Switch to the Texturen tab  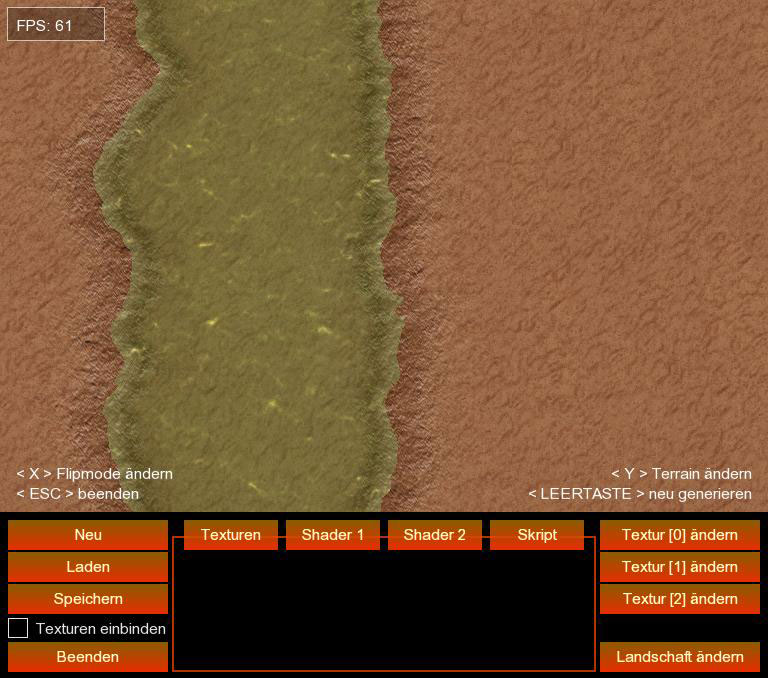[231, 535]
